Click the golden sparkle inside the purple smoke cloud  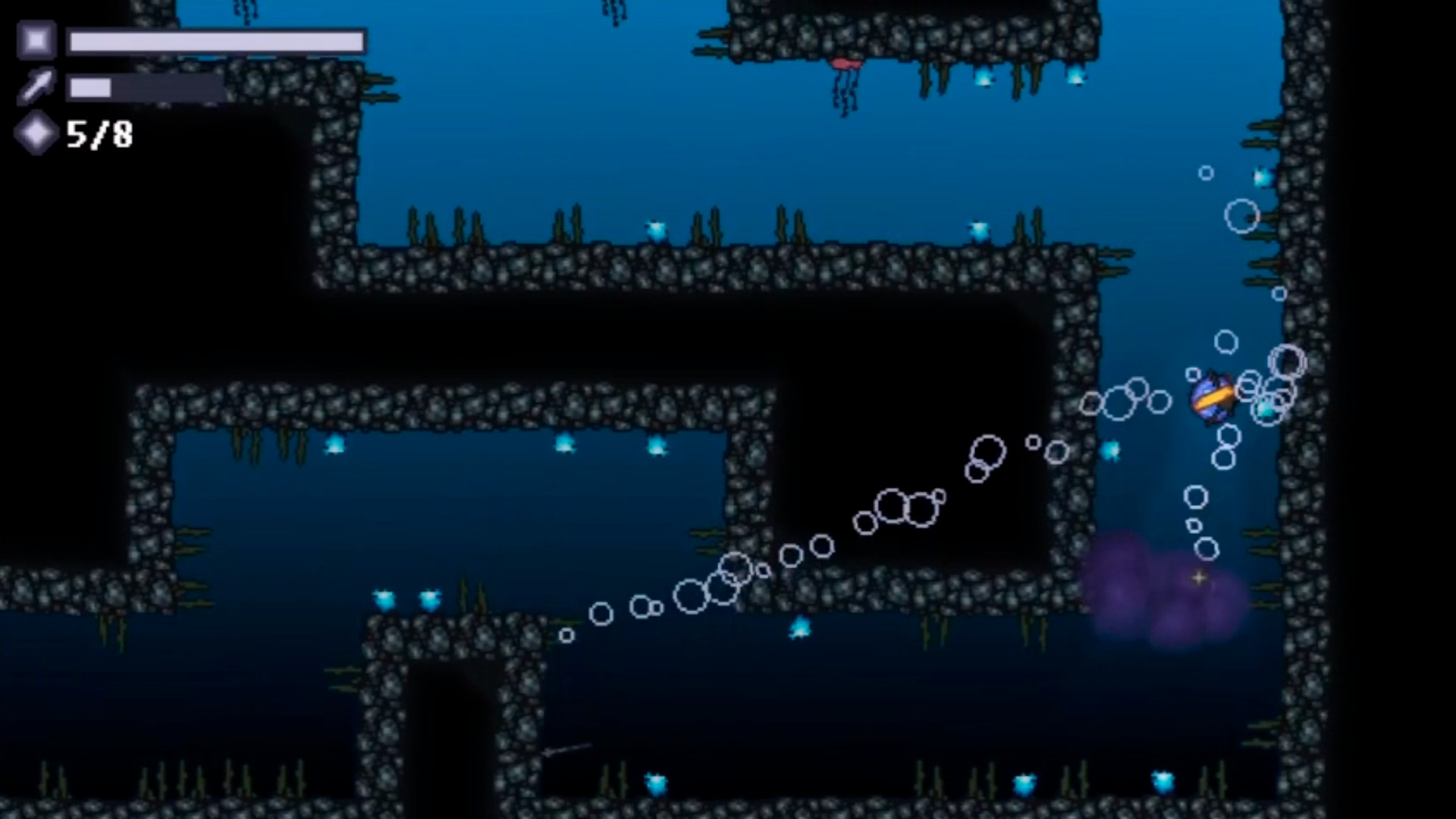pos(1197,579)
